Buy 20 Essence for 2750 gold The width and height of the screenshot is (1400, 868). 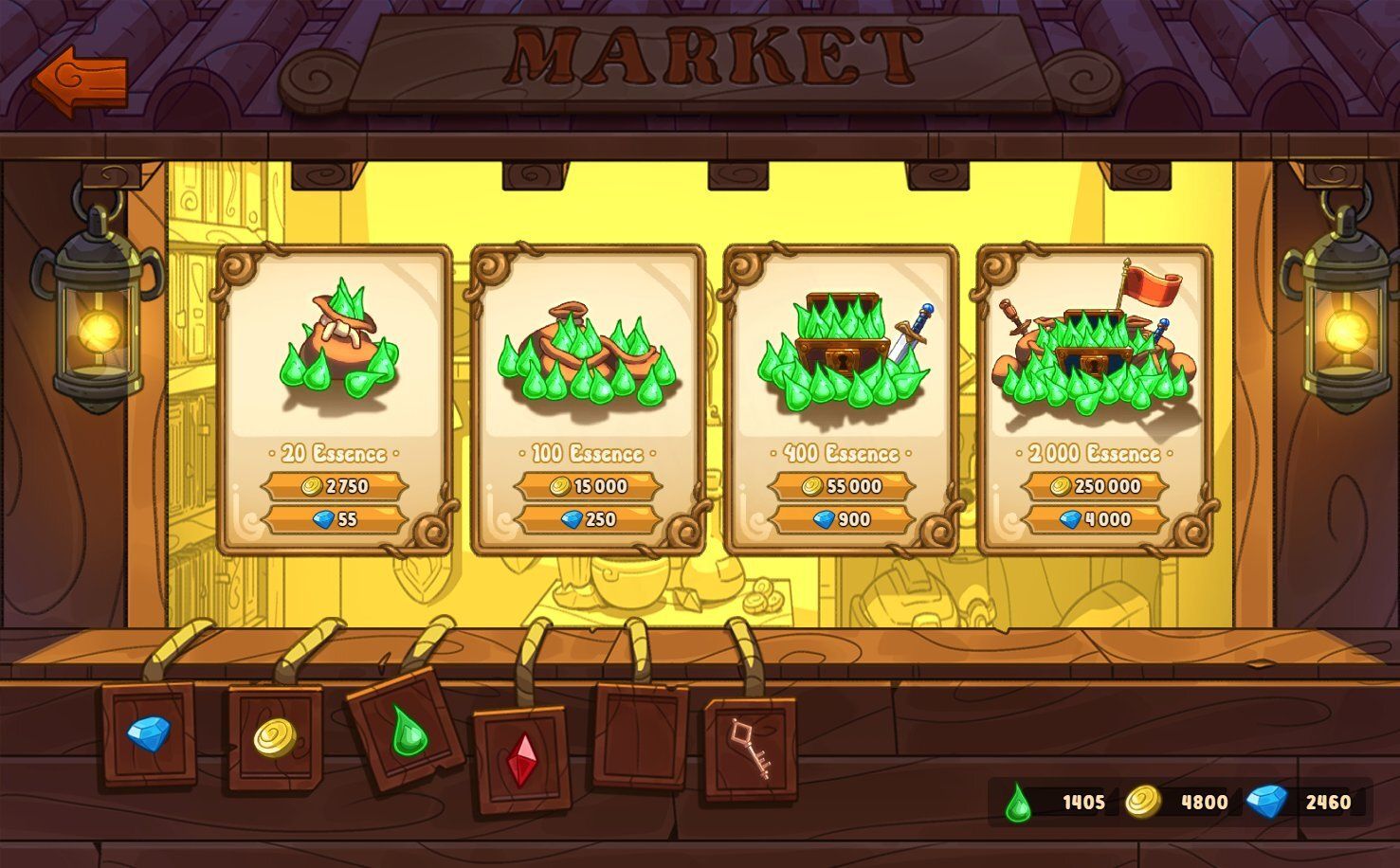[335, 486]
